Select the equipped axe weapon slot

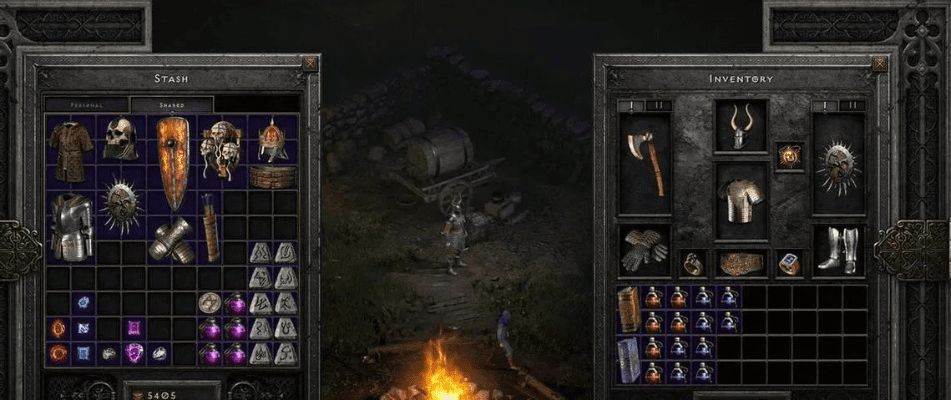click(x=644, y=163)
